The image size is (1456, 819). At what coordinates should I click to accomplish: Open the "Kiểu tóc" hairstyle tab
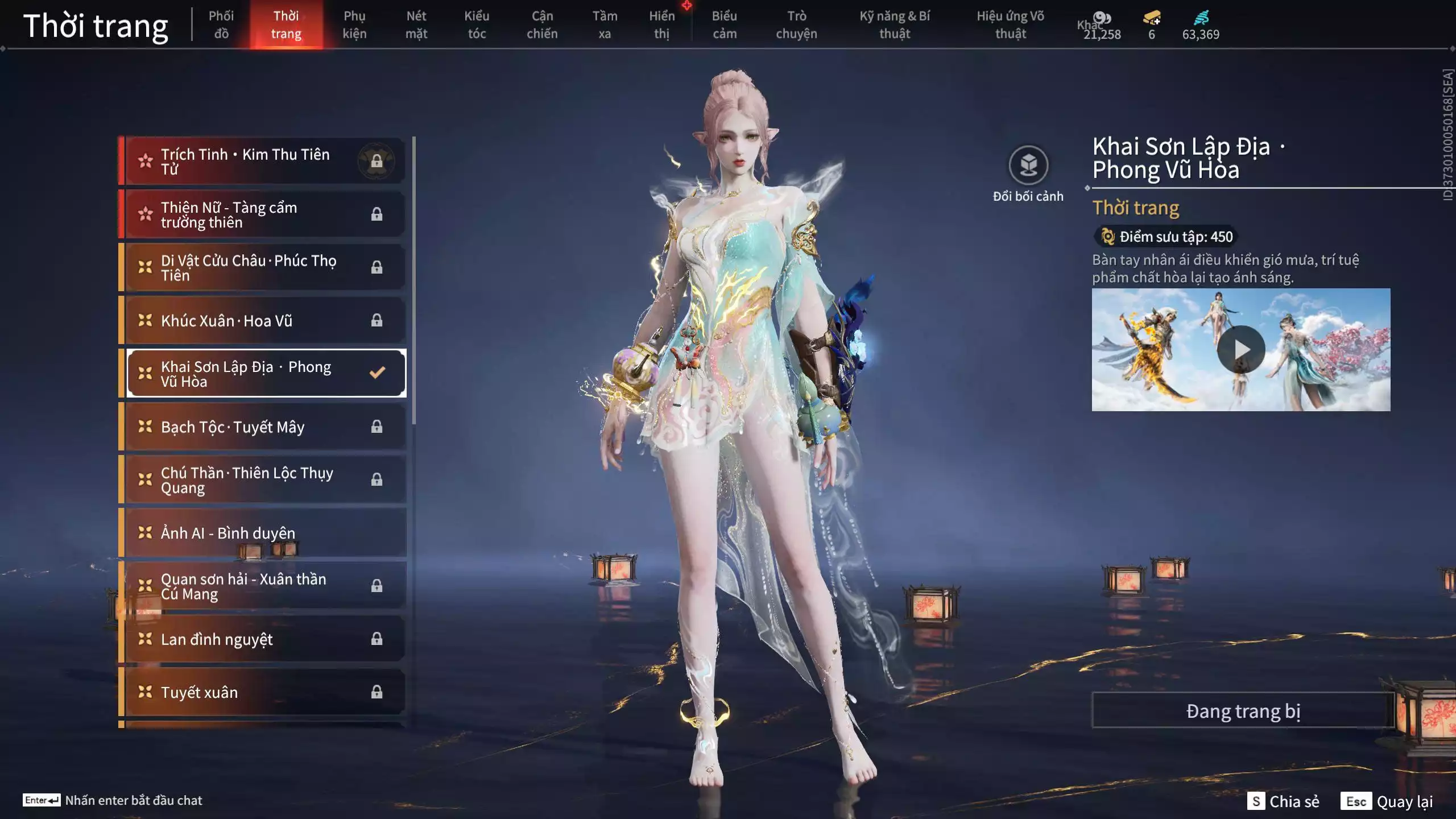(477, 25)
